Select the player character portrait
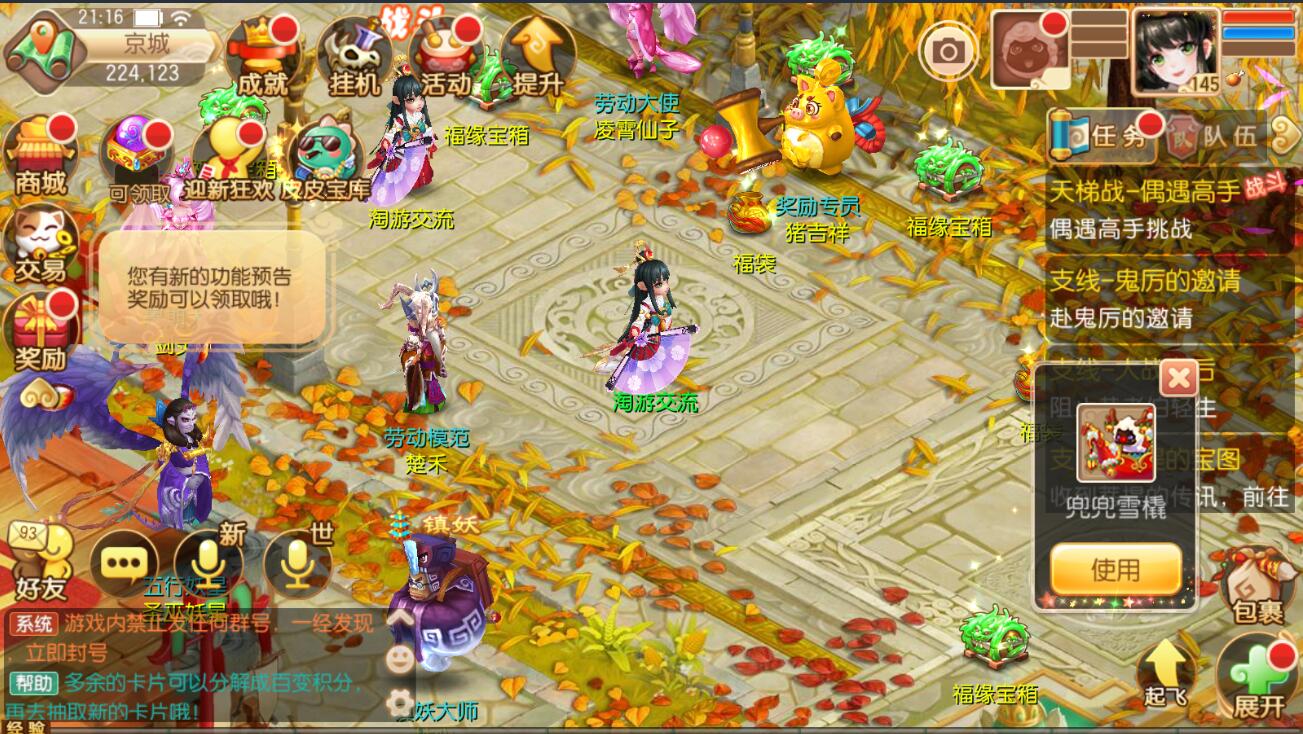1303x734 pixels. [1175, 50]
